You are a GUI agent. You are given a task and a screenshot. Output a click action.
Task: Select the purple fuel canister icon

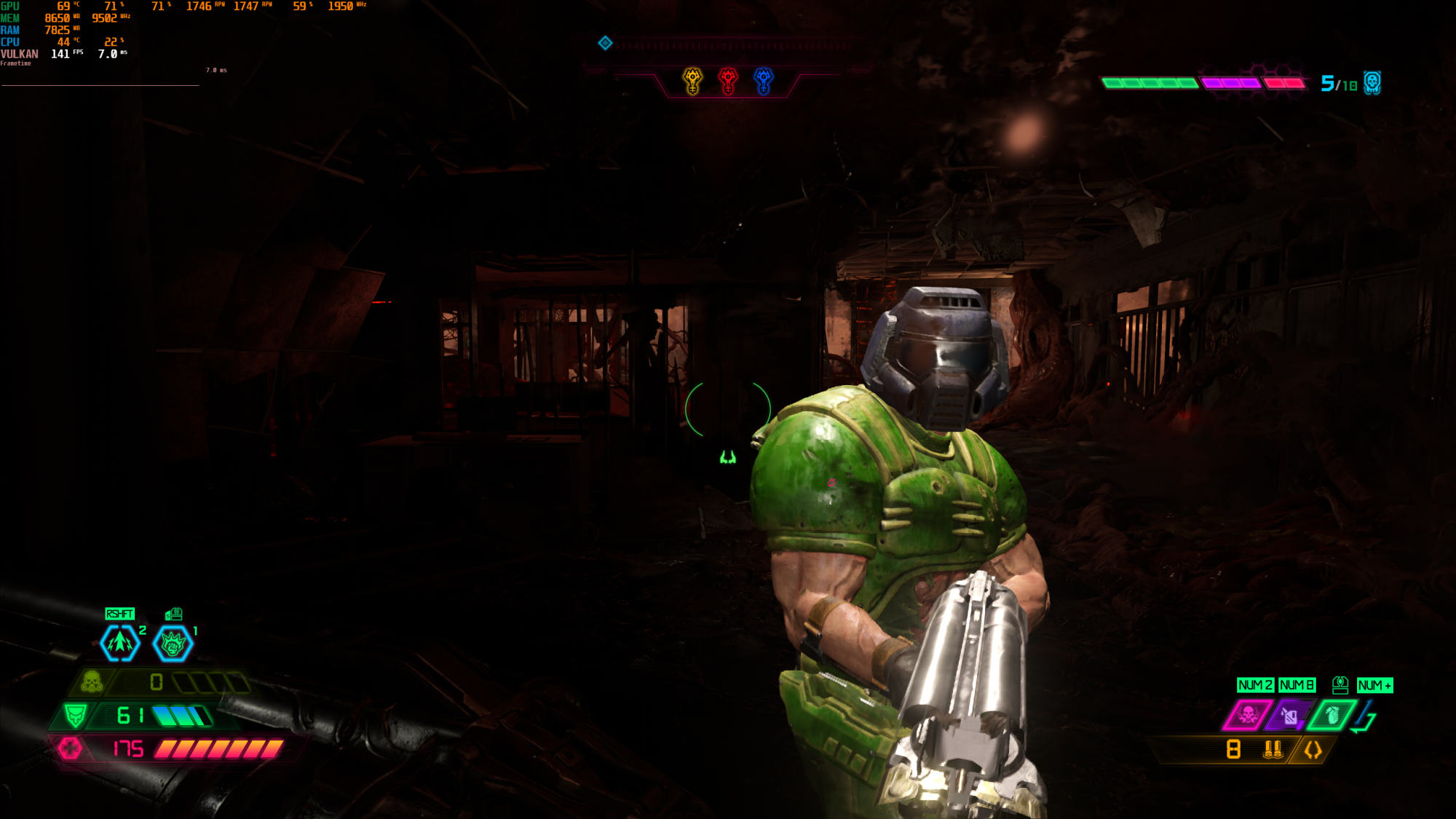[x=1289, y=716]
